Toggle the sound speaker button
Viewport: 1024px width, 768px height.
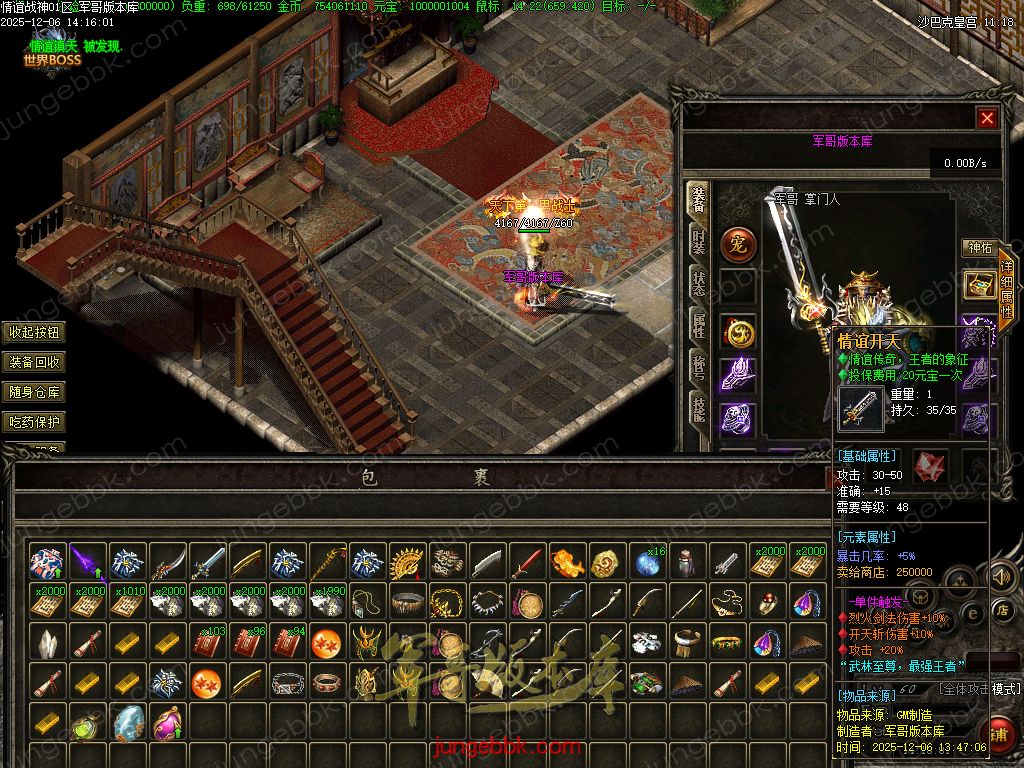pos(1001,577)
